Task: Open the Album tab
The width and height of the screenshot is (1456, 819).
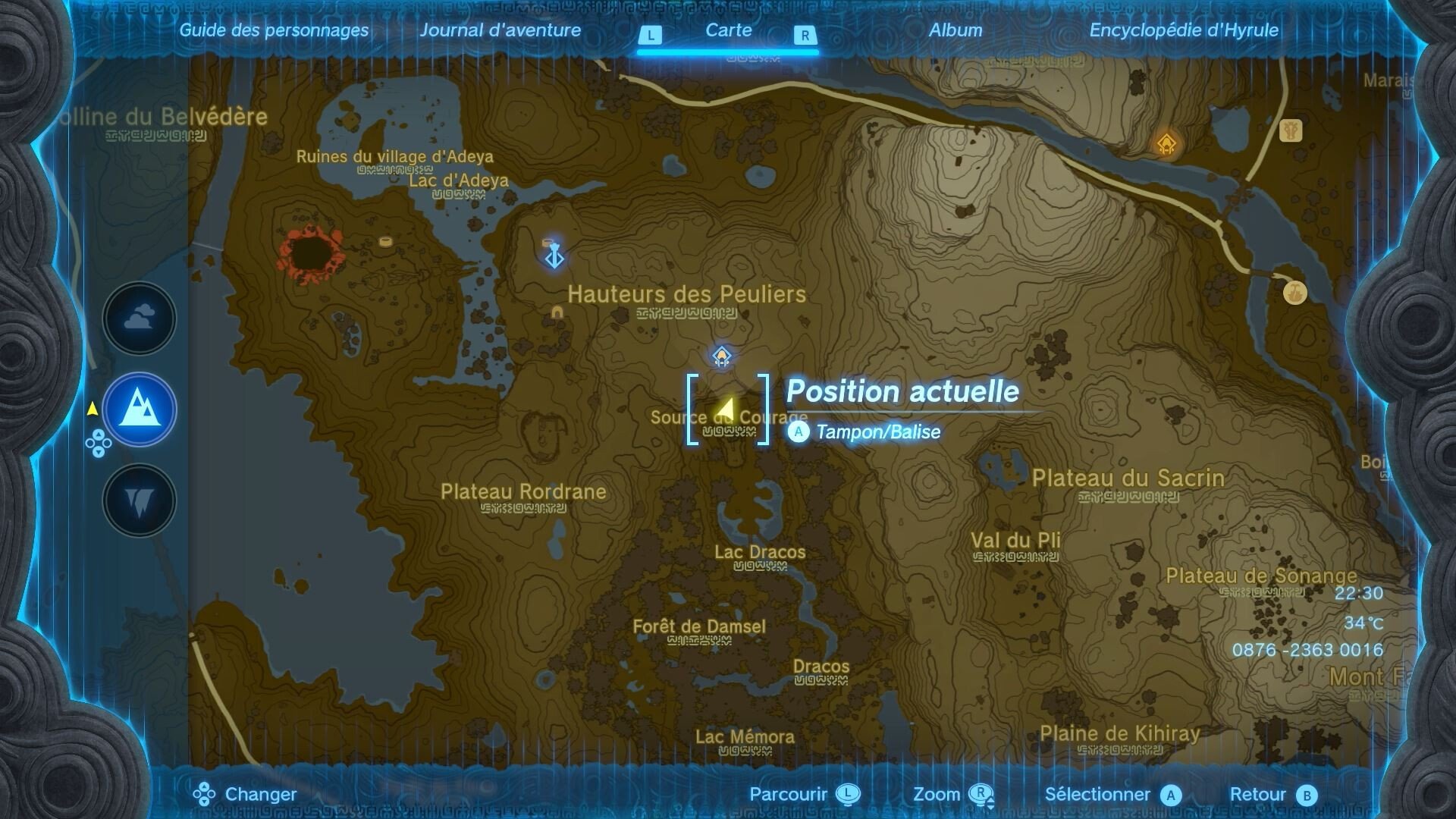Action: pyautogui.click(x=955, y=30)
